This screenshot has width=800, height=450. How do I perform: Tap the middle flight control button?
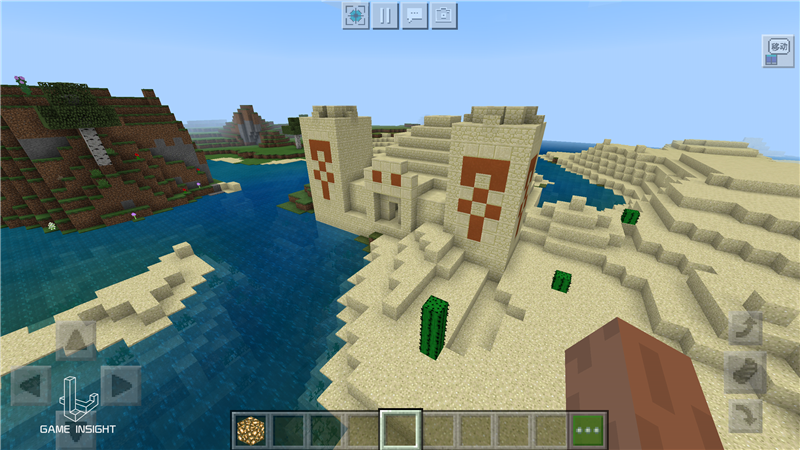click(745, 371)
